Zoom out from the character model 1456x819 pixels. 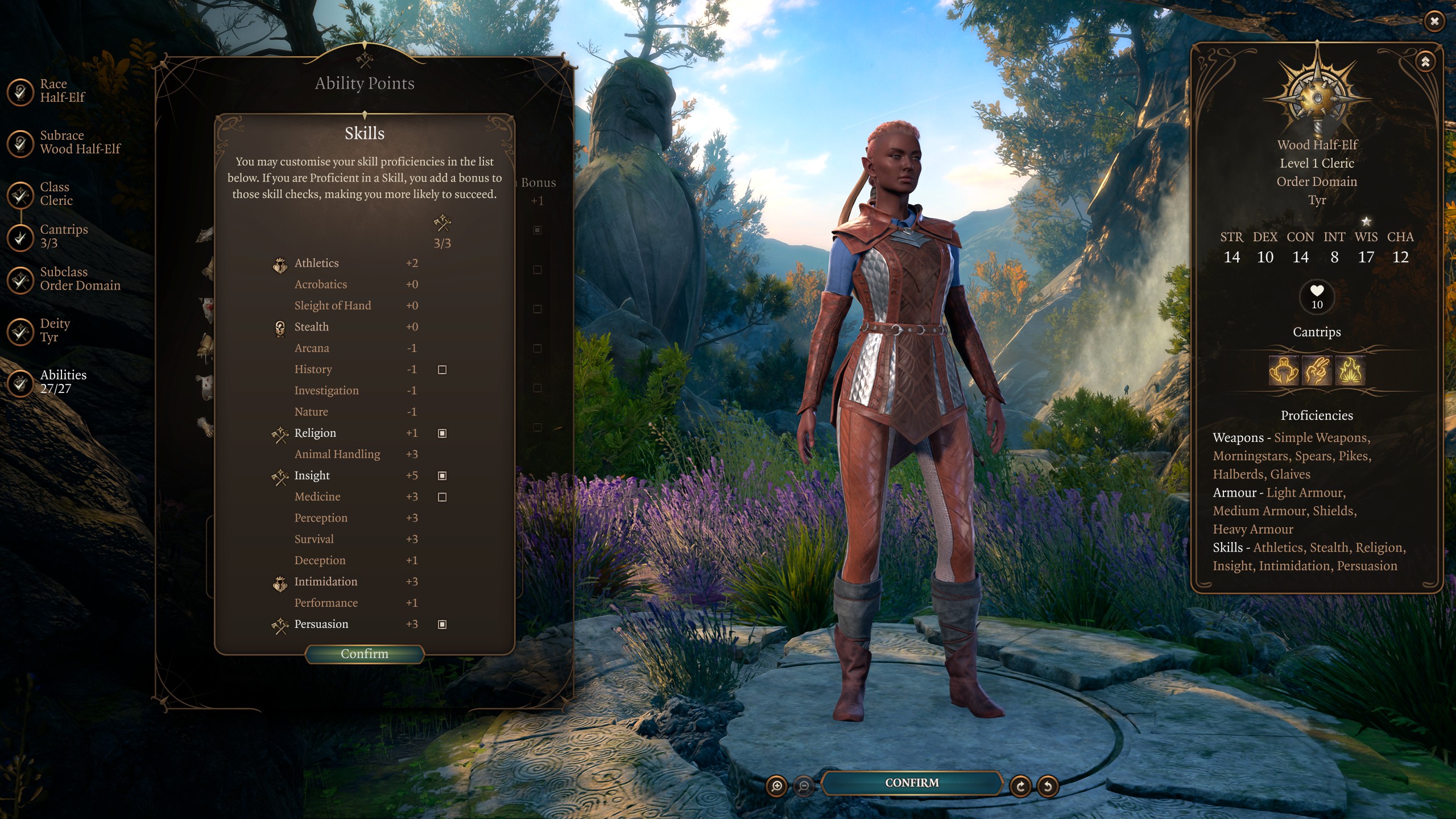click(804, 786)
